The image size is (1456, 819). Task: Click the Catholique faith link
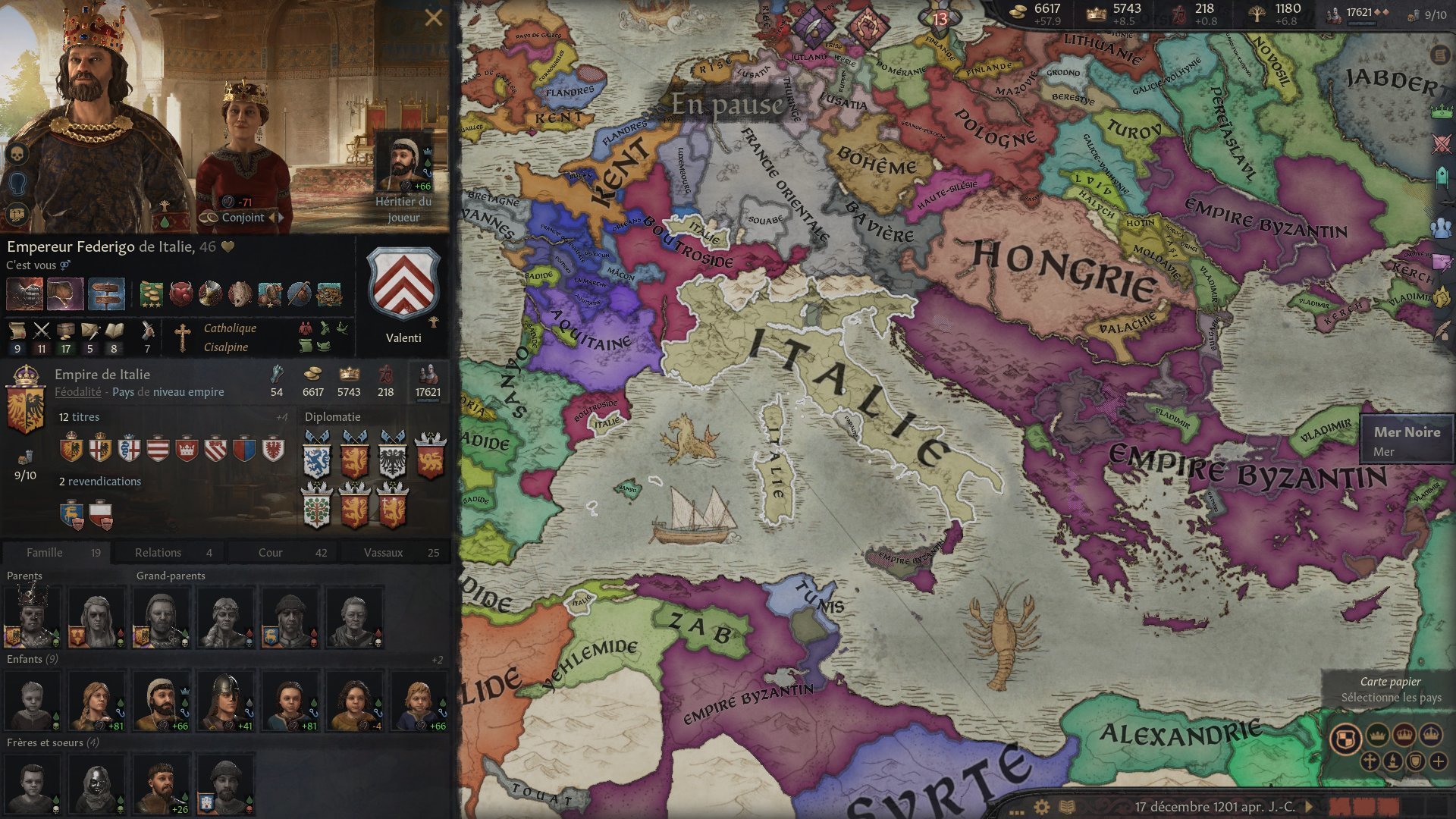pos(230,328)
